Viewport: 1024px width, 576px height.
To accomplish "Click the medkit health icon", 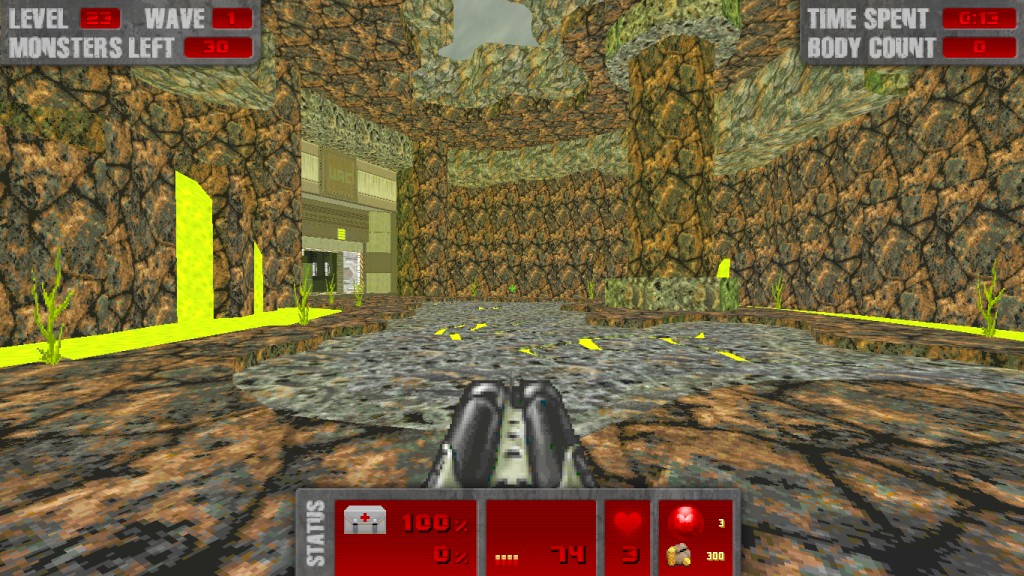I will point(364,520).
